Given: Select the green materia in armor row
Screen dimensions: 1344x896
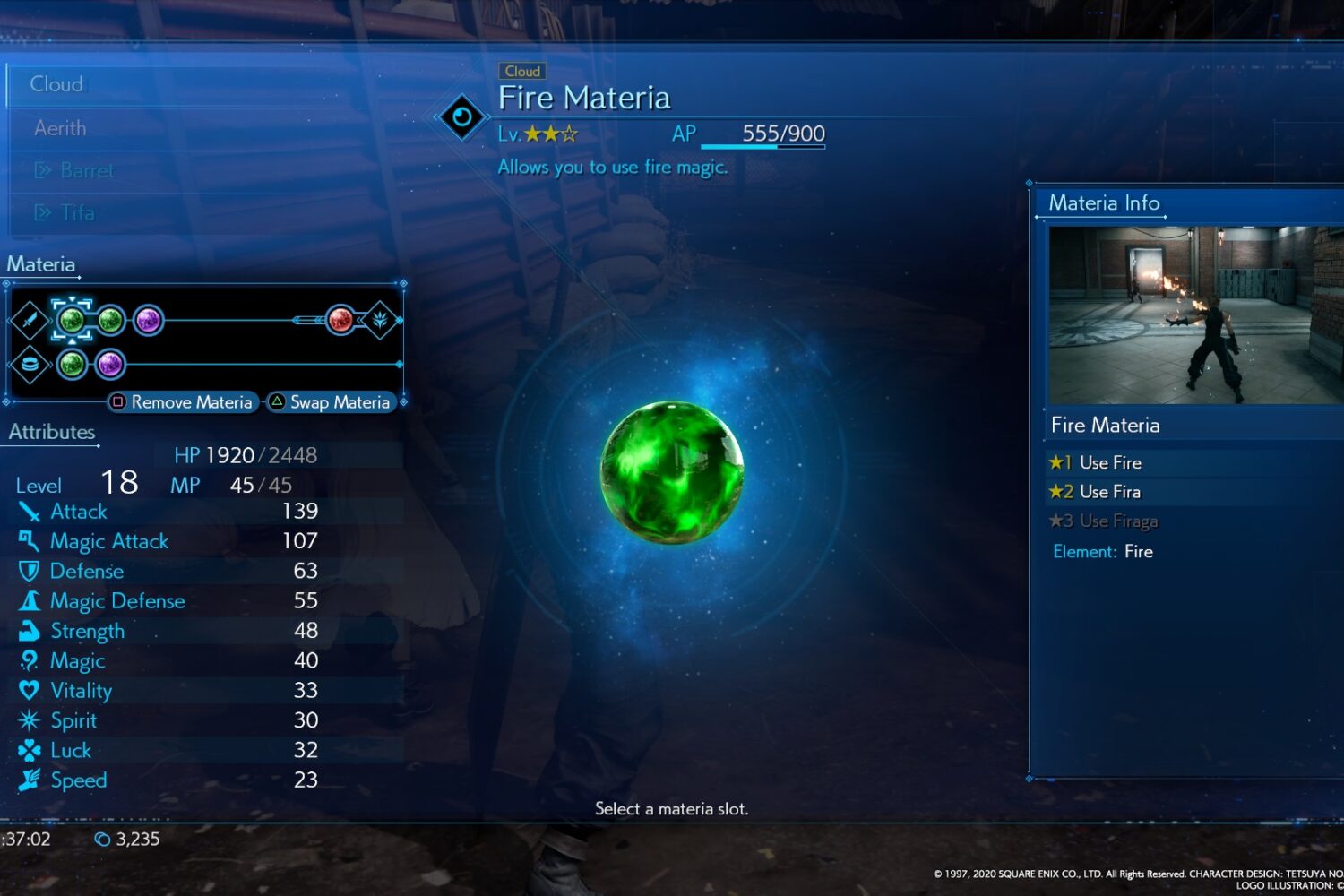Looking at the screenshot, I should (72, 364).
